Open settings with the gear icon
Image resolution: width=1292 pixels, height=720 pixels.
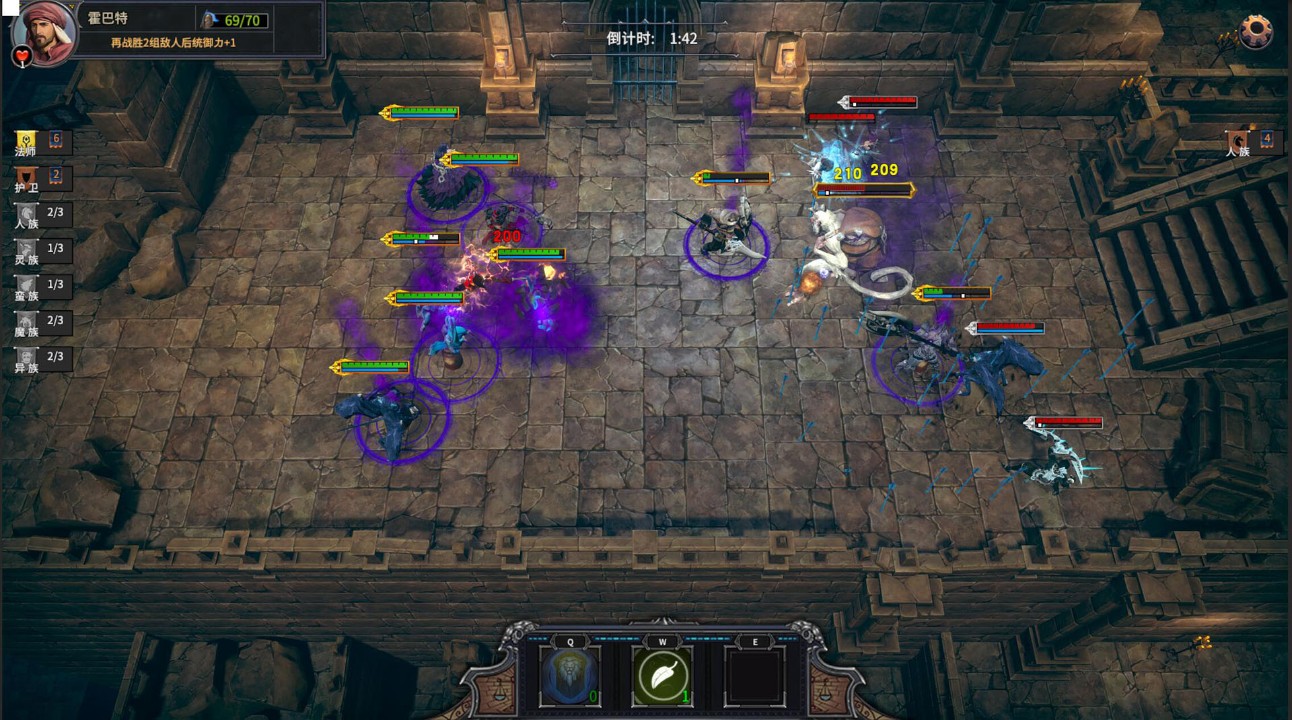(1256, 31)
